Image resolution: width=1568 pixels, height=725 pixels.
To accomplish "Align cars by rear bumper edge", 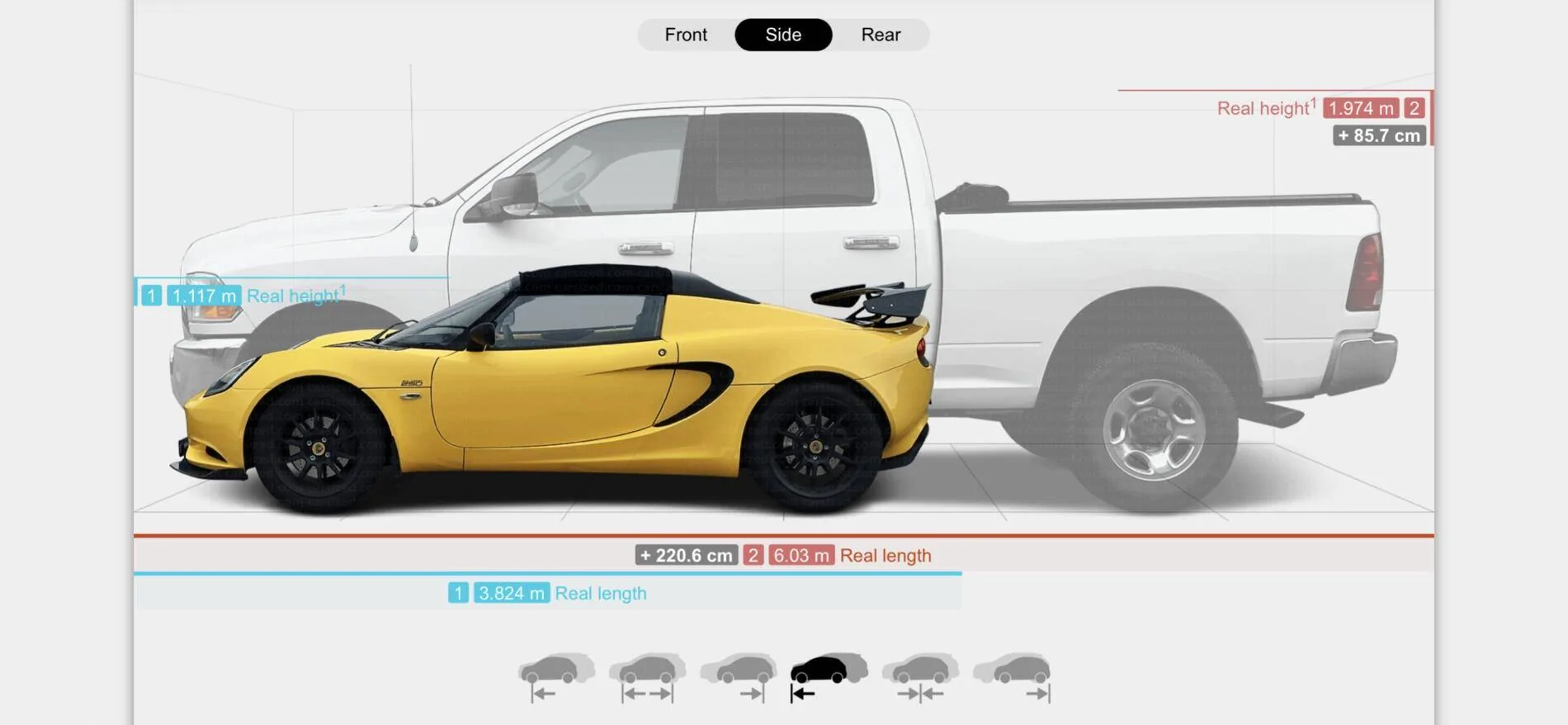I will [1012, 678].
